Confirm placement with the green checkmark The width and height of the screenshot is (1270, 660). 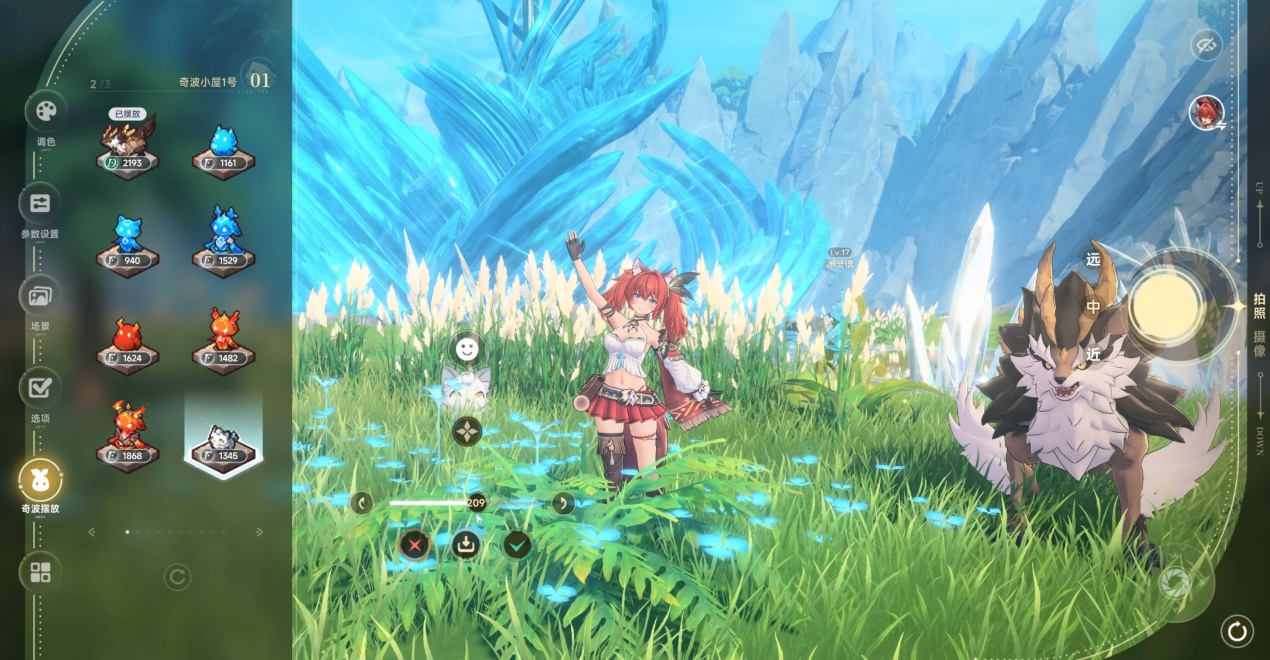coord(517,545)
